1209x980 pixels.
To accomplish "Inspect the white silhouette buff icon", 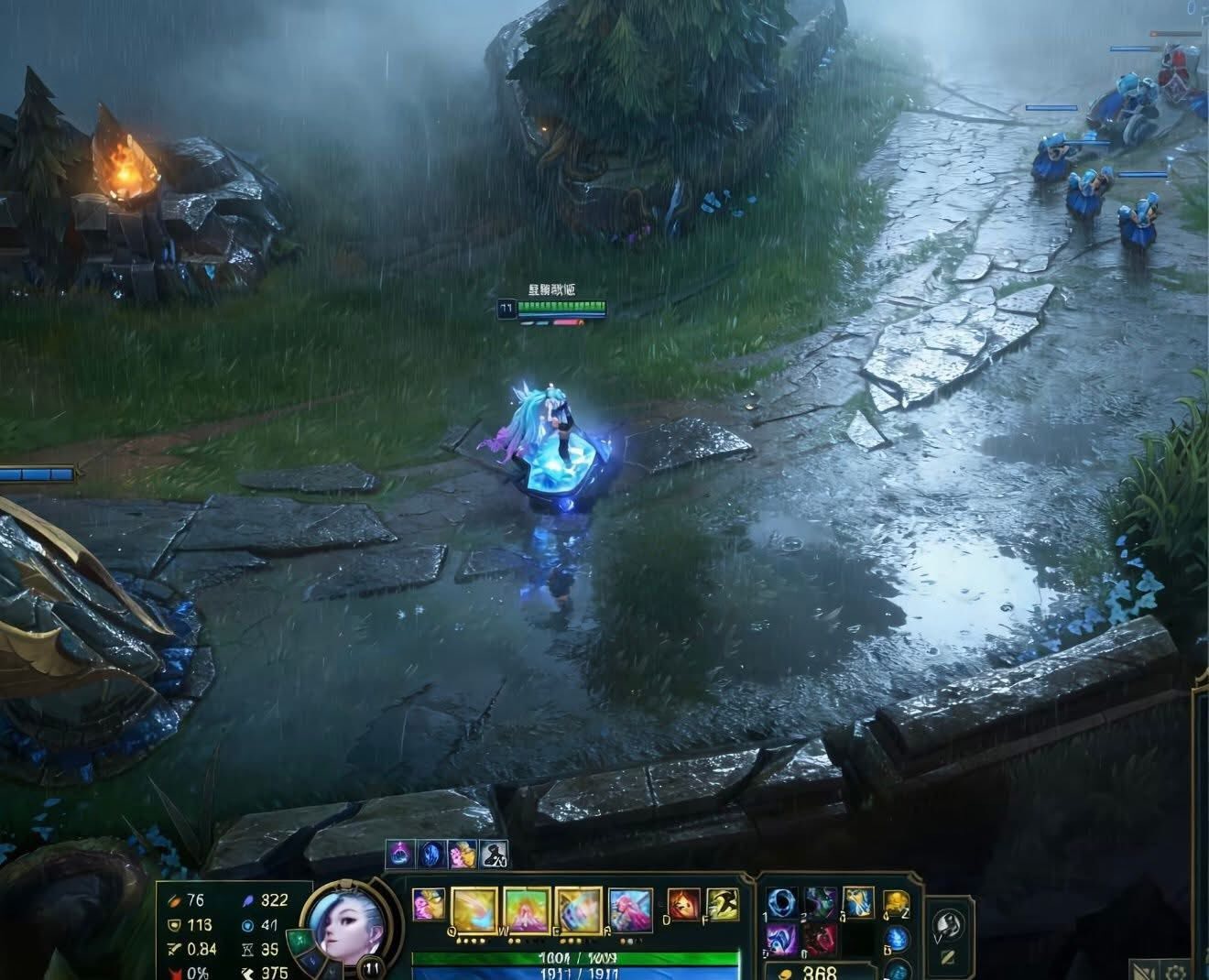I will 495,854.
